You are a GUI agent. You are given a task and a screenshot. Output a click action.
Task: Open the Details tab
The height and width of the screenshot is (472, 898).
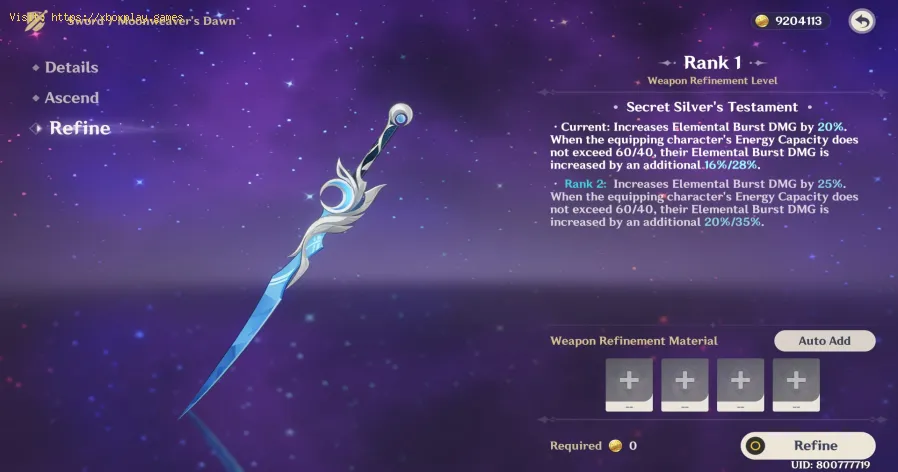pyautogui.click(x=71, y=67)
